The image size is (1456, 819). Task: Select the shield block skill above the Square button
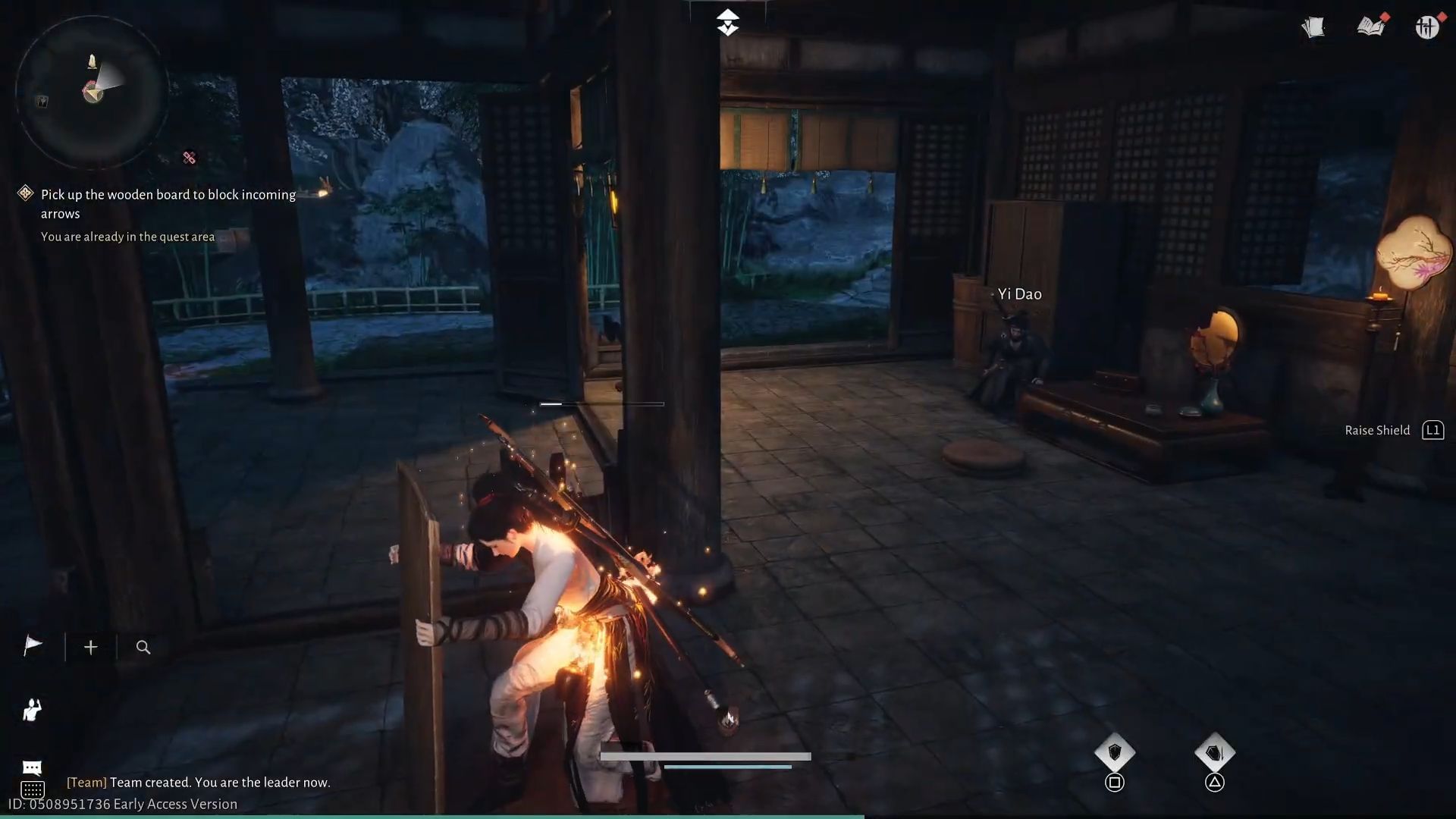[1115, 752]
